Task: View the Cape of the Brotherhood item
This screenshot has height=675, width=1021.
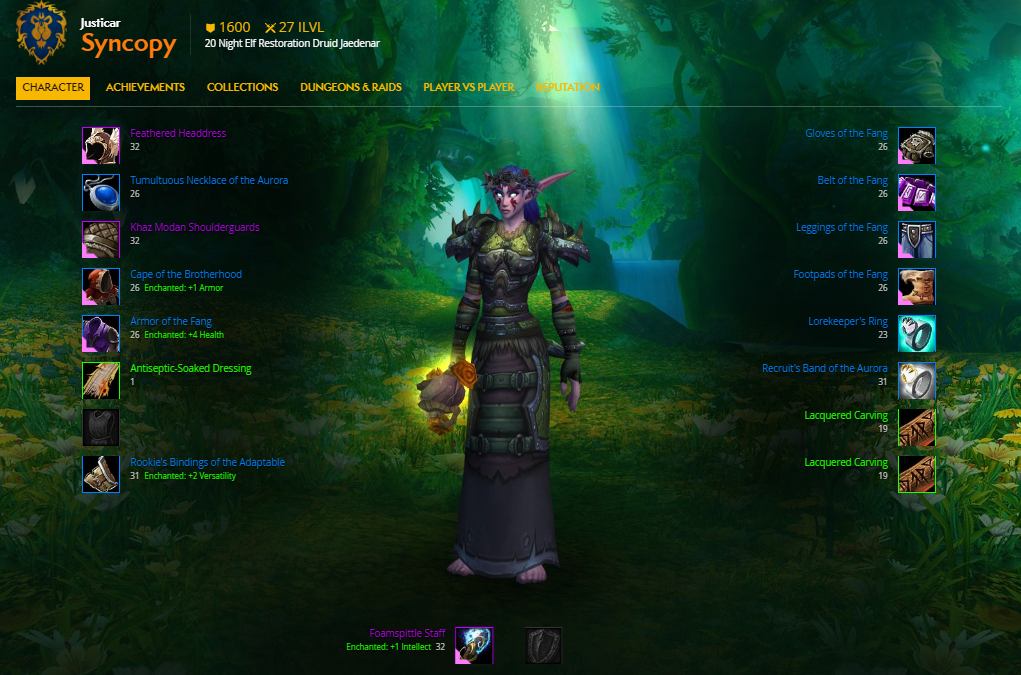Action: [x=186, y=274]
